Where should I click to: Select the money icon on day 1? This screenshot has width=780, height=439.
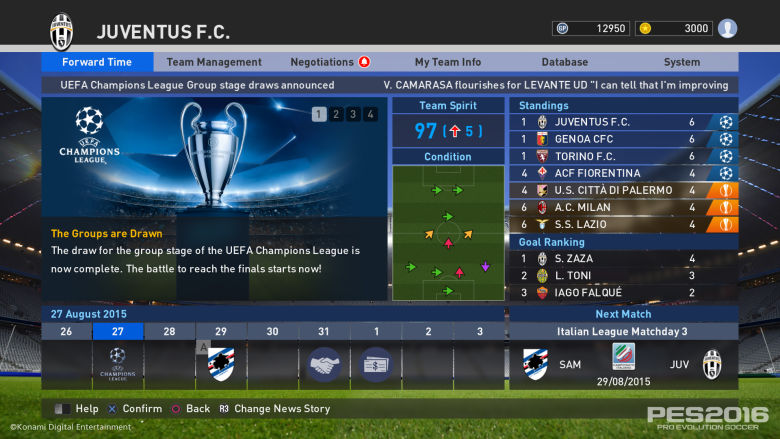click(x=376, y=363)
